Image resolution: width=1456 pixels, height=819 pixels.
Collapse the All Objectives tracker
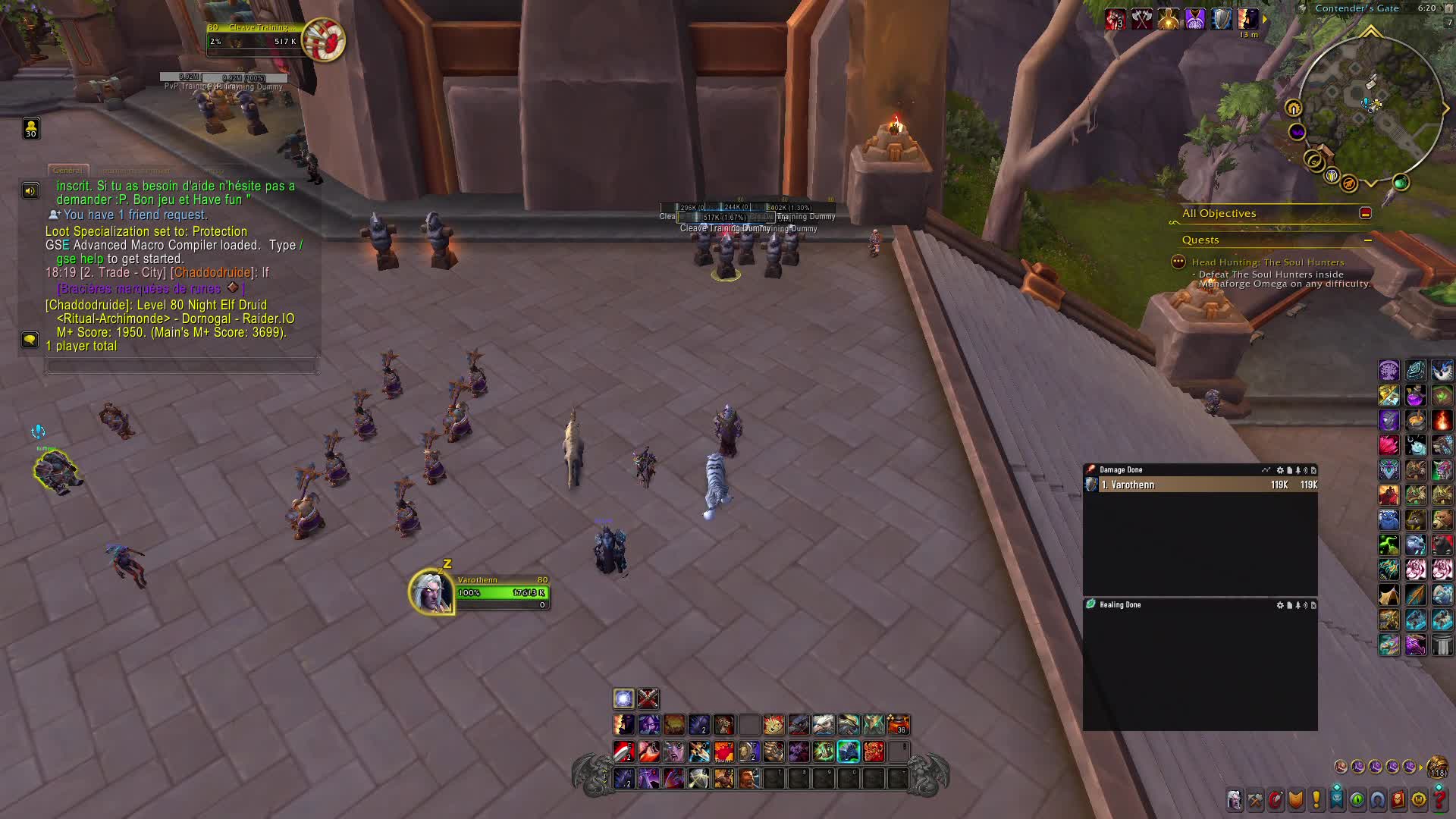click(1365, 213)
